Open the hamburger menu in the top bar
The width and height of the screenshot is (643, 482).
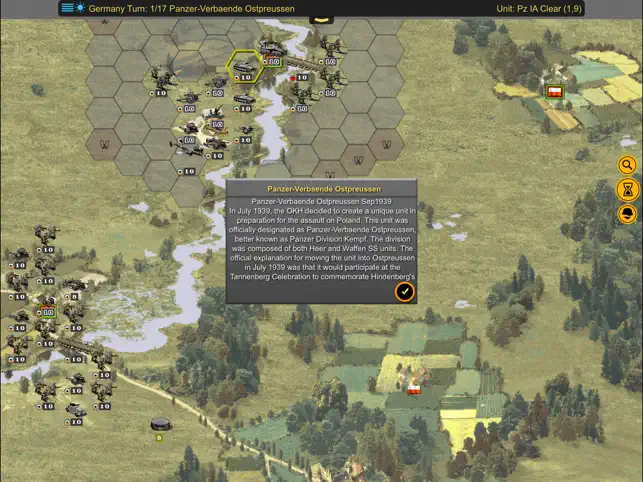[x=67, y=8]
